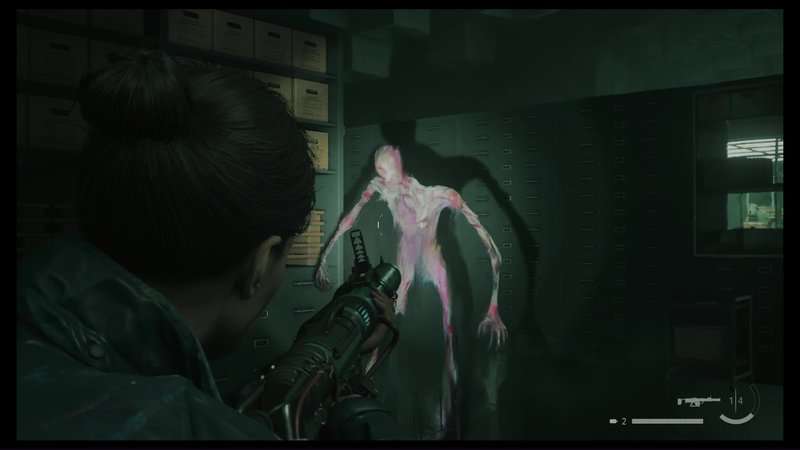Select the equipped weapon icon
The width and height of the screenshot is (800, 450).
pos(698,401)
